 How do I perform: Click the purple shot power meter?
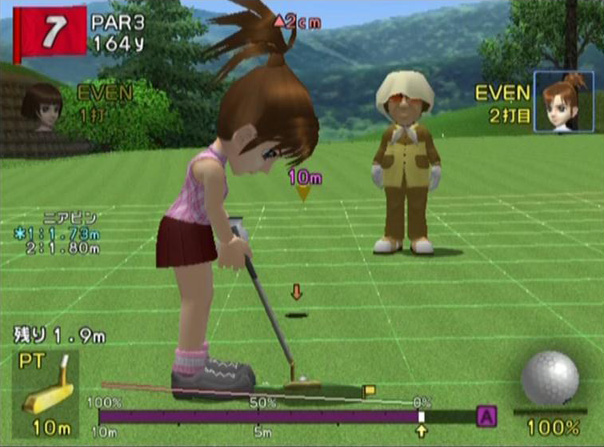[258, 416]
